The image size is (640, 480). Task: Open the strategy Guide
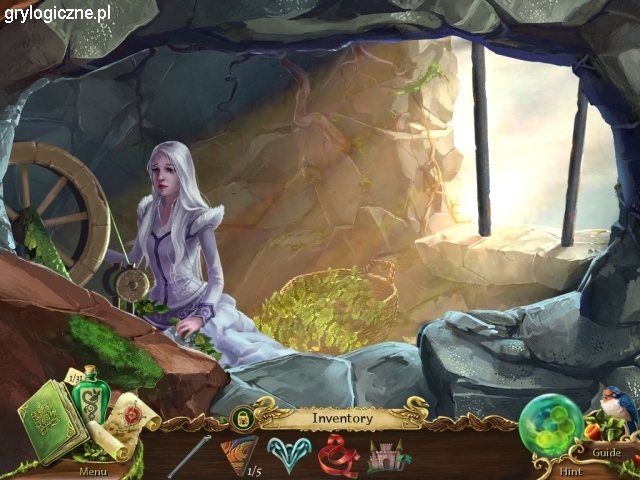coord(606,452)
